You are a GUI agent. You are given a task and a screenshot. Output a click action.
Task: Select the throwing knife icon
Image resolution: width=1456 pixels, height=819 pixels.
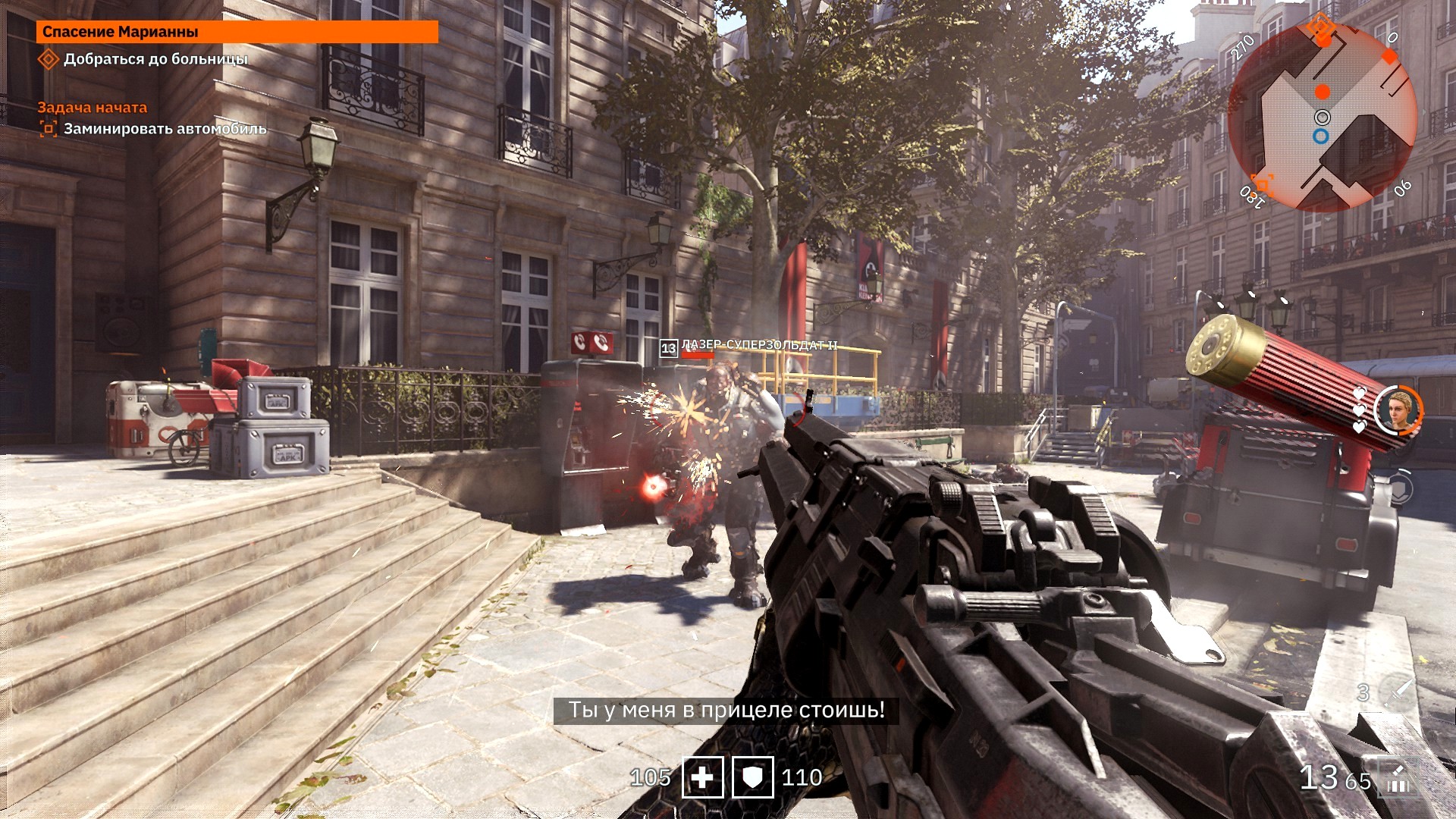click(1399, 692)
